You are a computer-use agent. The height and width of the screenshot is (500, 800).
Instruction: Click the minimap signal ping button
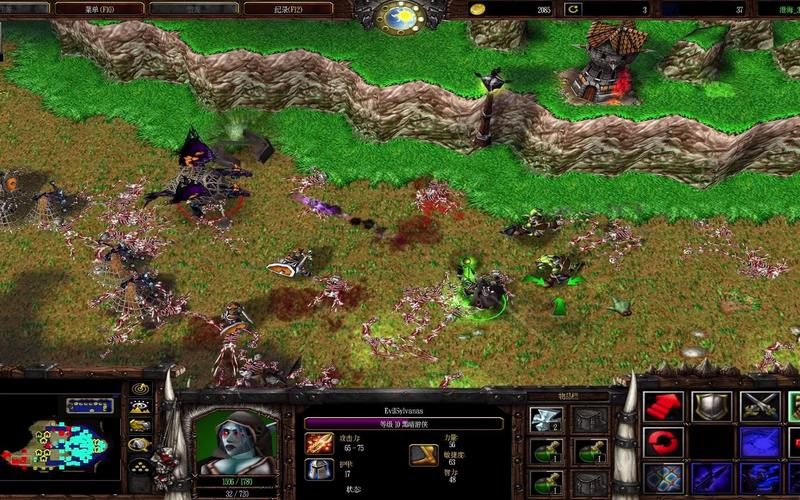click(x=140, y=389)
